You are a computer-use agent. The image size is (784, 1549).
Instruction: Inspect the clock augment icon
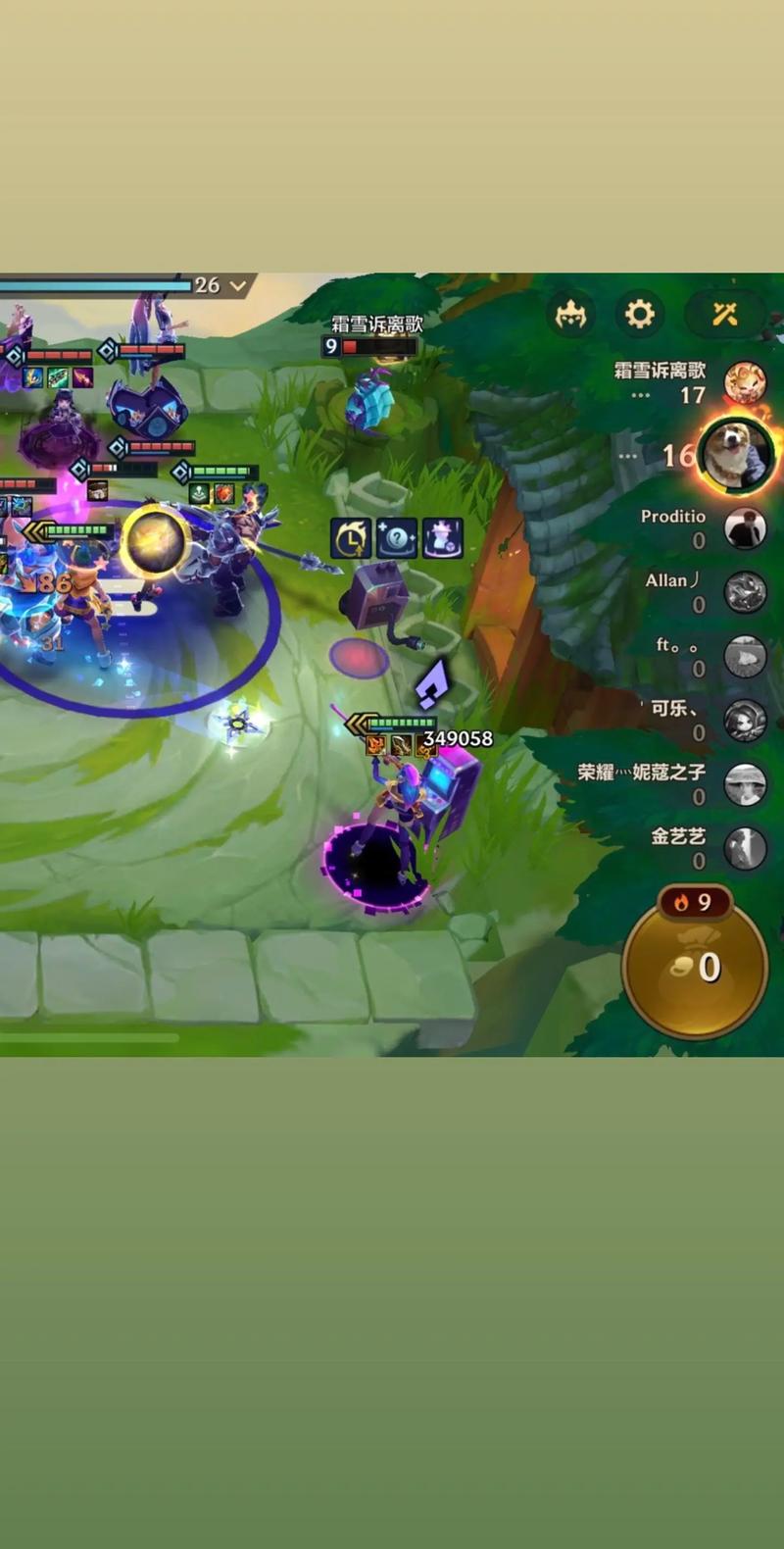click(x=351, y=538)
